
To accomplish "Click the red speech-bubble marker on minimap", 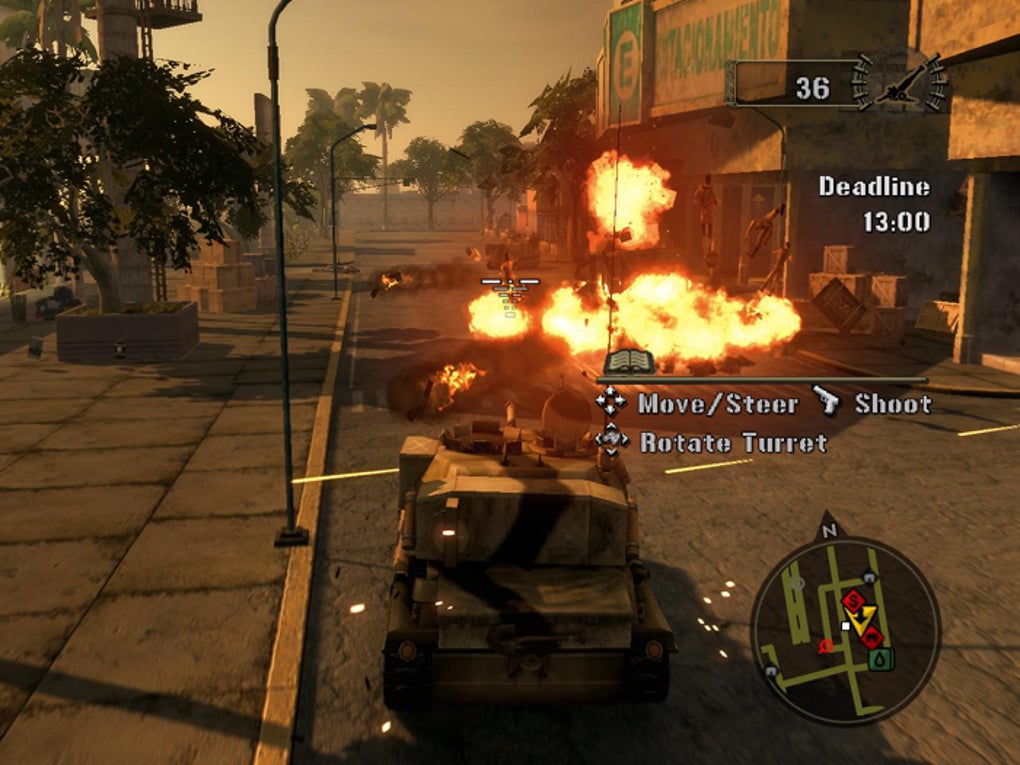I will pyautogui.click(x=826, y=647).
